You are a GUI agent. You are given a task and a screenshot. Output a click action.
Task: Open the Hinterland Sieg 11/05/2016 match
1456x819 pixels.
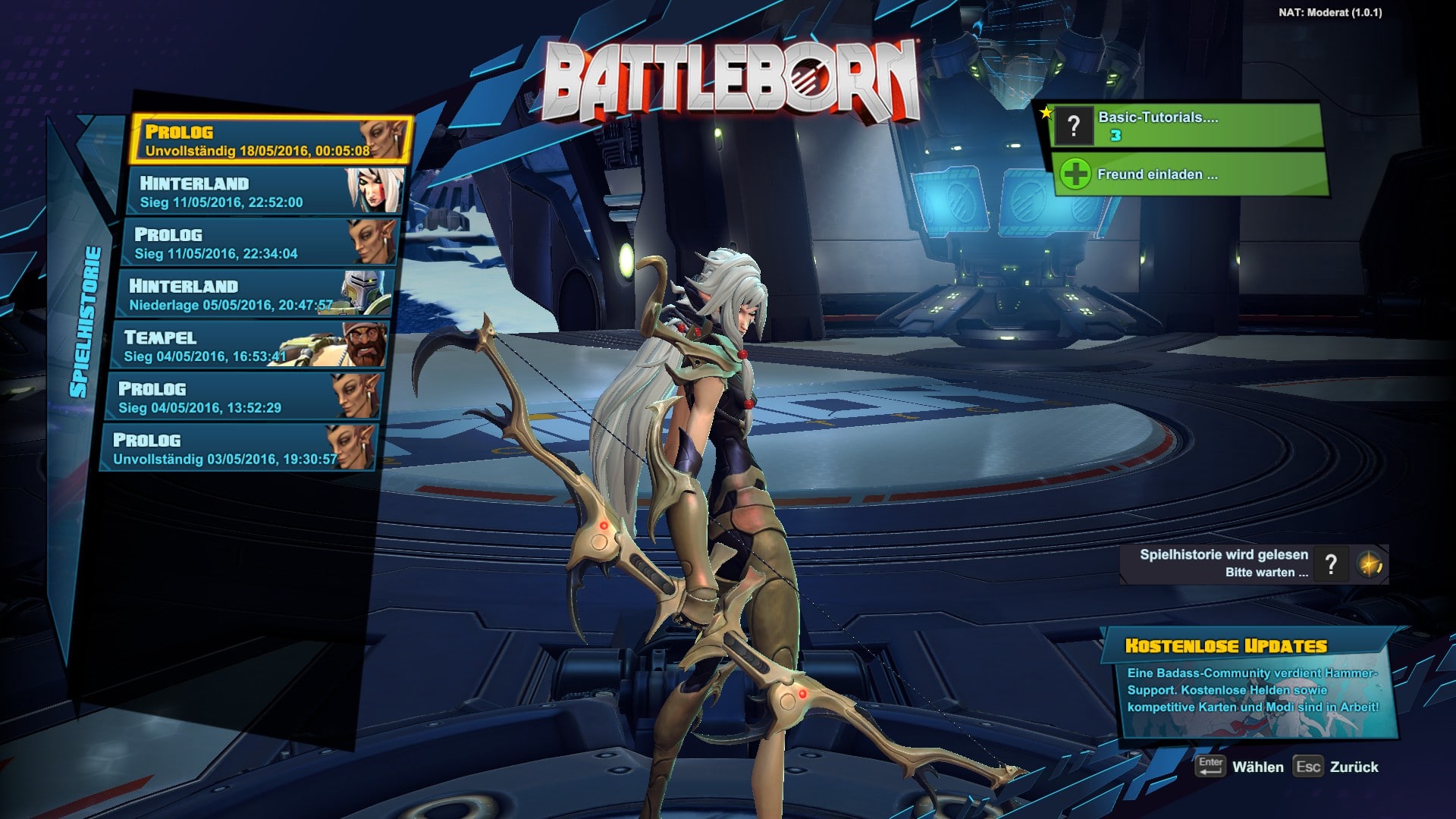click(262, 192)
